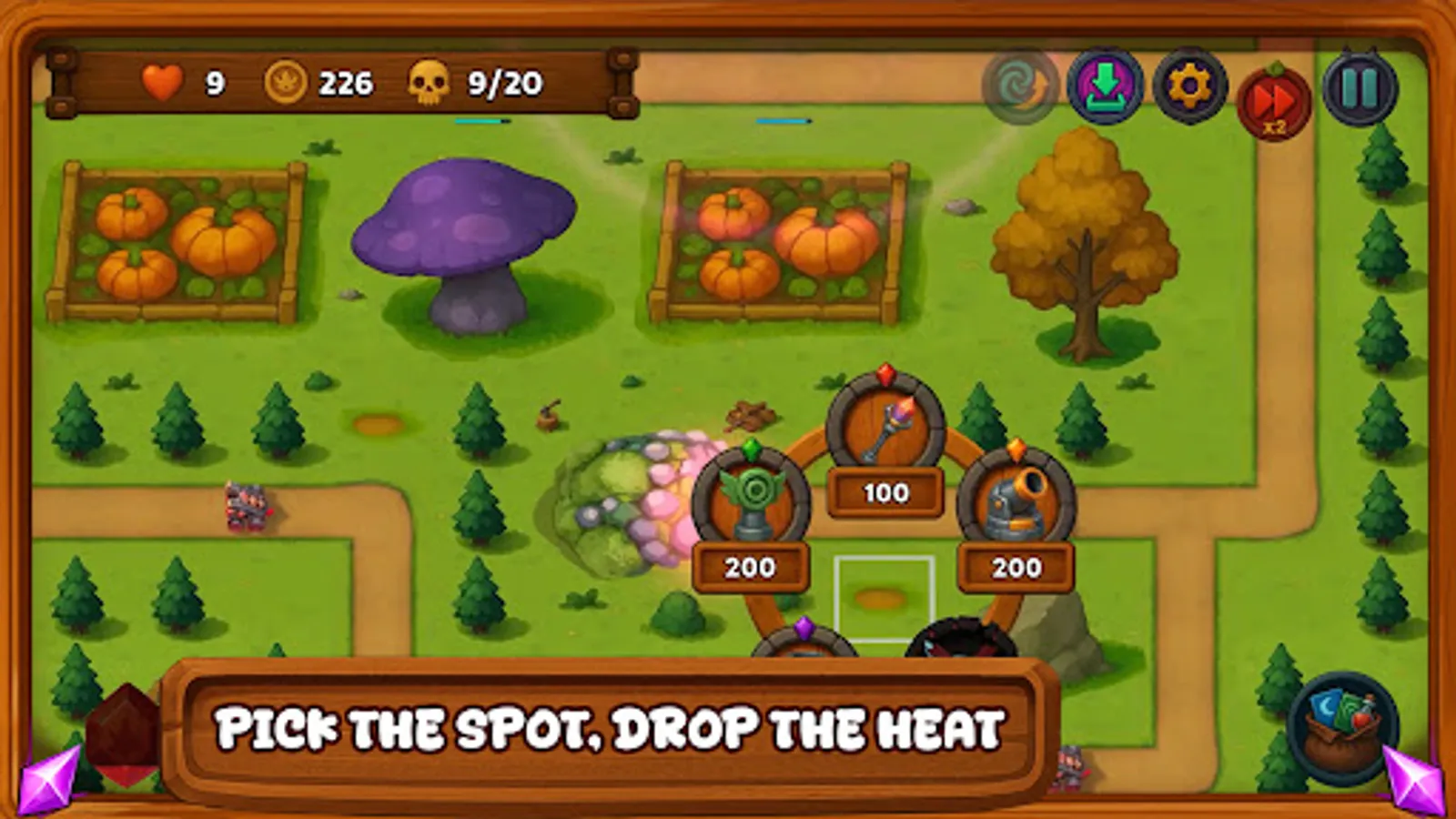Screen dimensions: 1456x819
Task: Select the green goo cannon tower
Action: point(751,496)
